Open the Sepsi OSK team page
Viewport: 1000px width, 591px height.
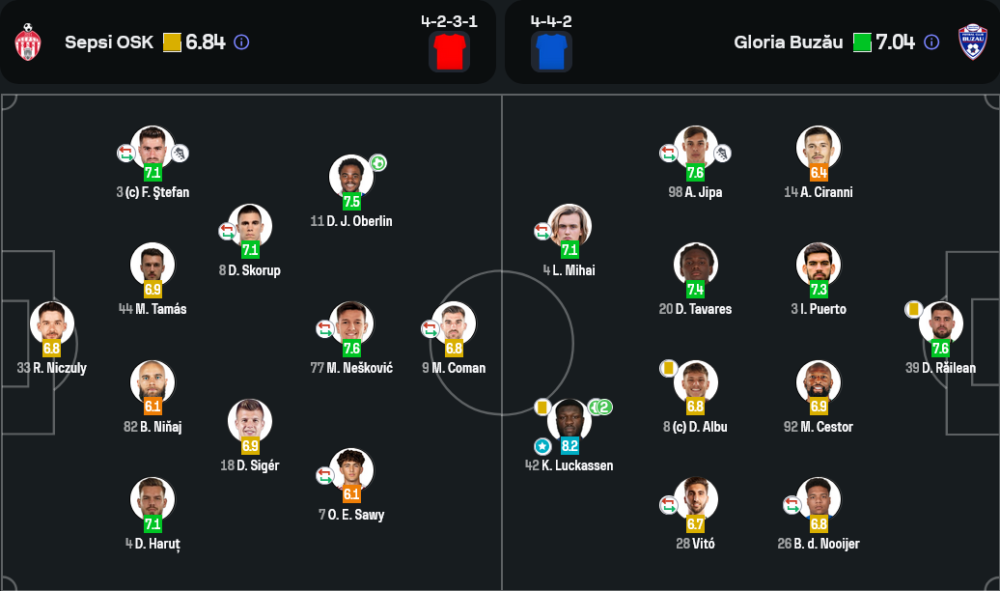(109, 43)
